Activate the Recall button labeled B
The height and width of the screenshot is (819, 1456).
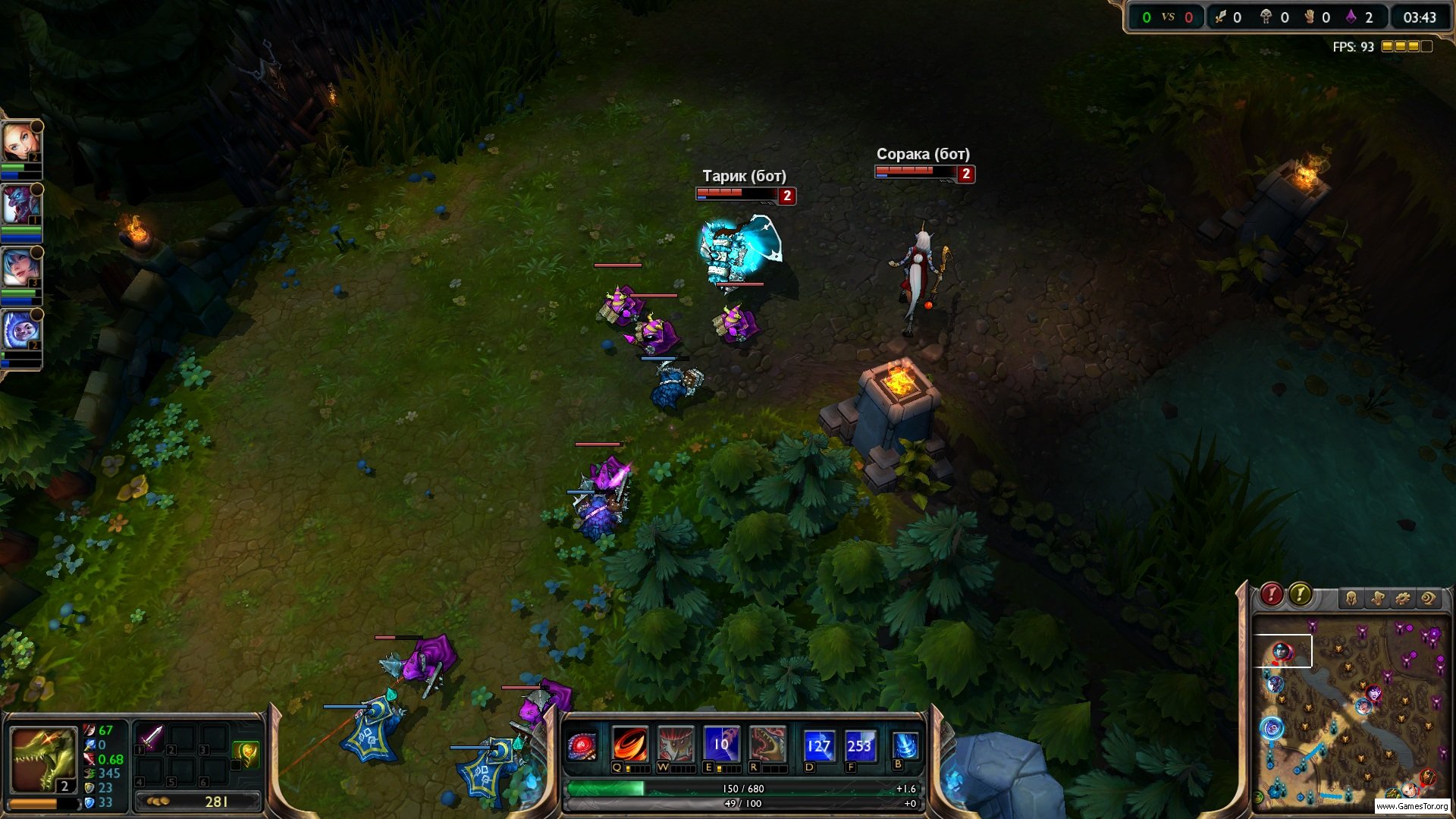[x=905, y=745]
